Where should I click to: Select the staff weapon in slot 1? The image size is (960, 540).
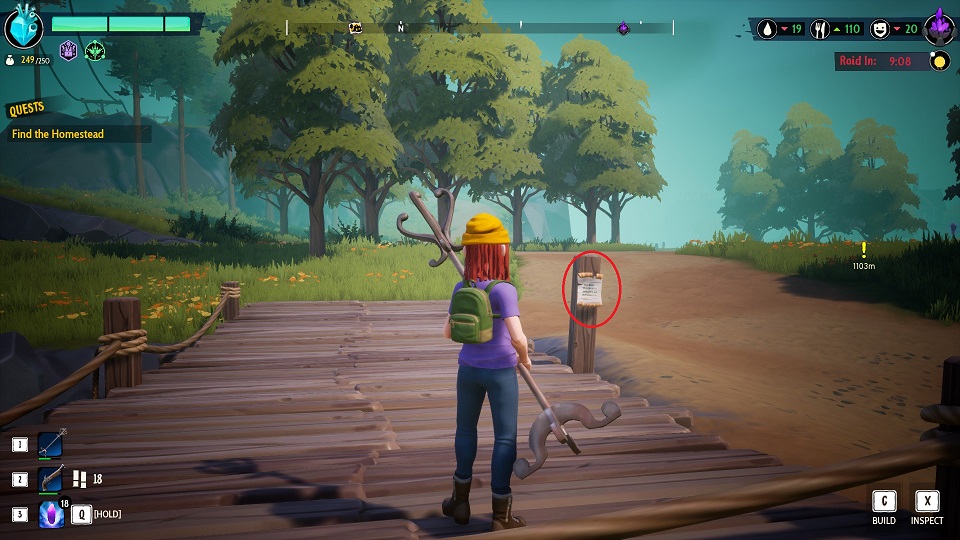coord(51,445)
